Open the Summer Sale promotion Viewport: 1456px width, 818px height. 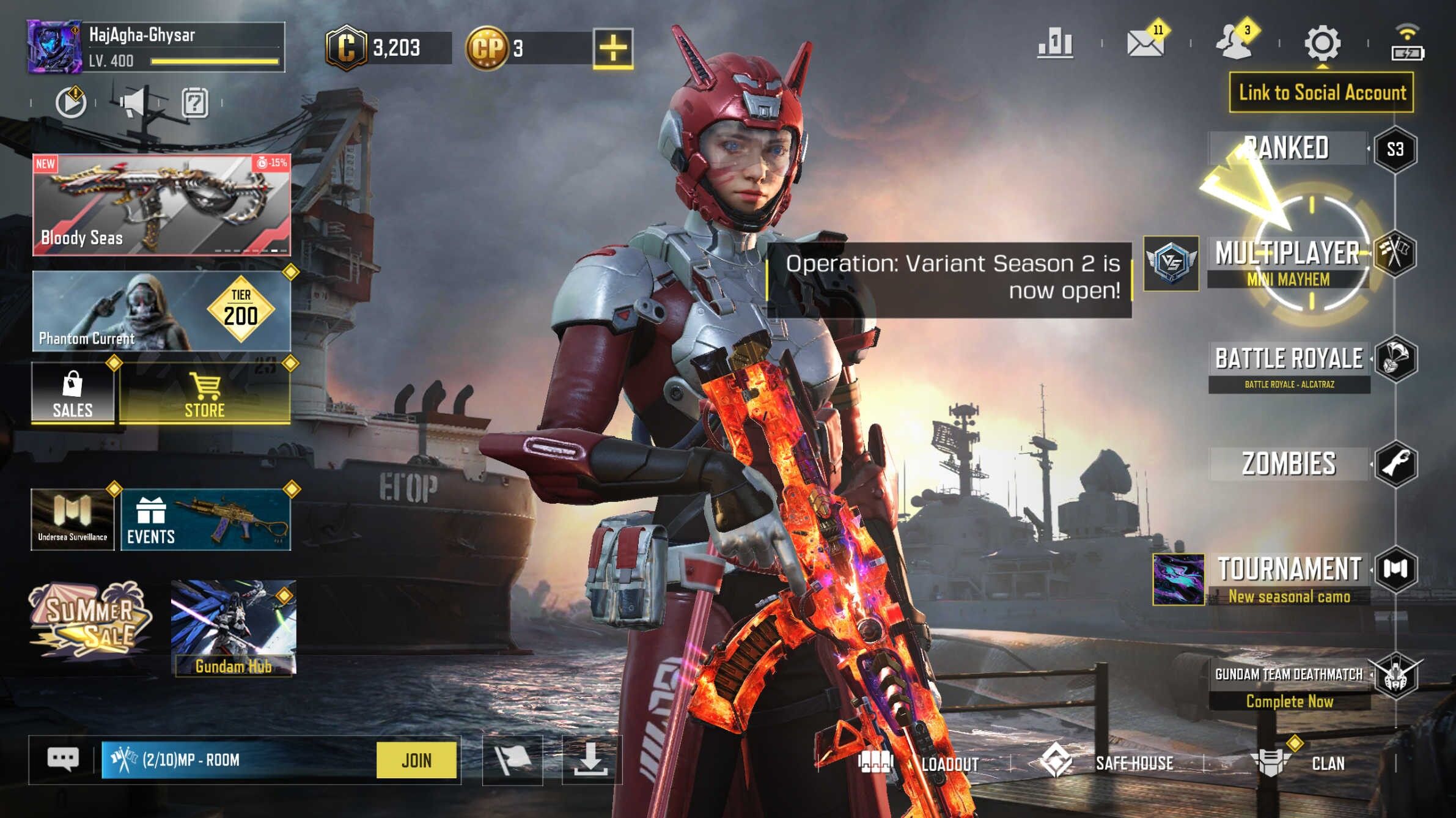point(90,621)
